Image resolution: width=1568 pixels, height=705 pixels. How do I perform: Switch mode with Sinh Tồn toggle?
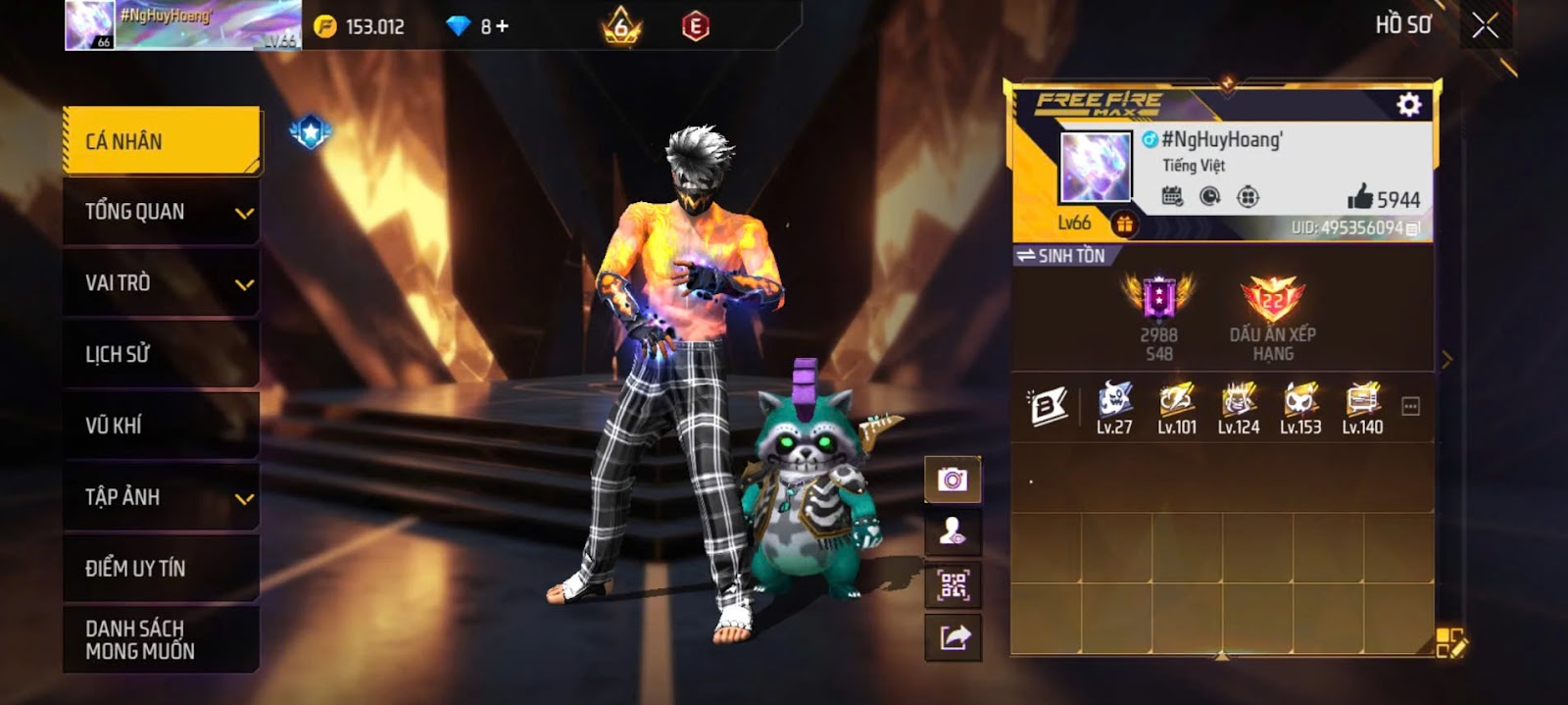(1060, 256)
